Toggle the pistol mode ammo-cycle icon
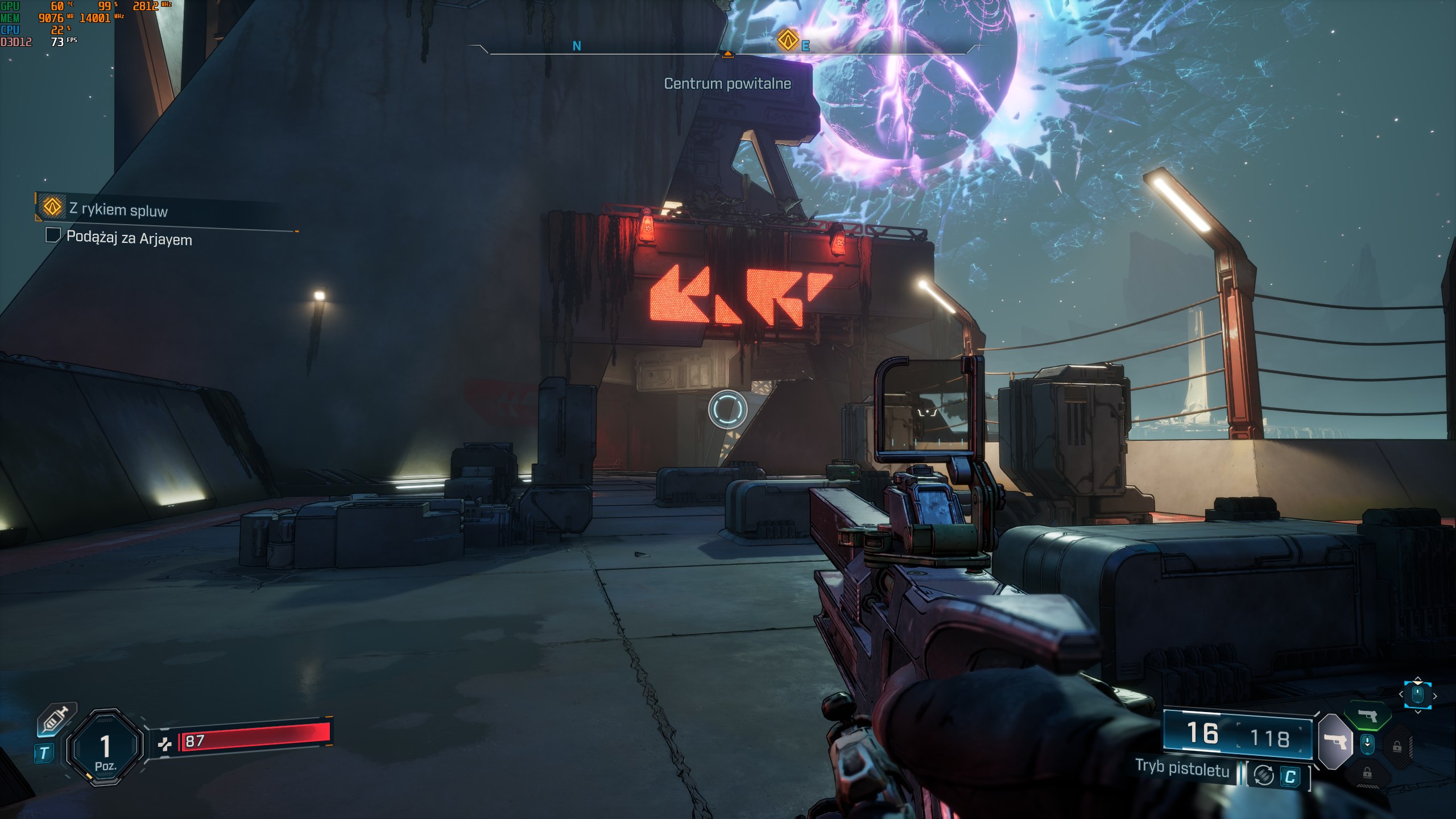Screen dimensions: 1456x819 click(x=1263, y=775)
